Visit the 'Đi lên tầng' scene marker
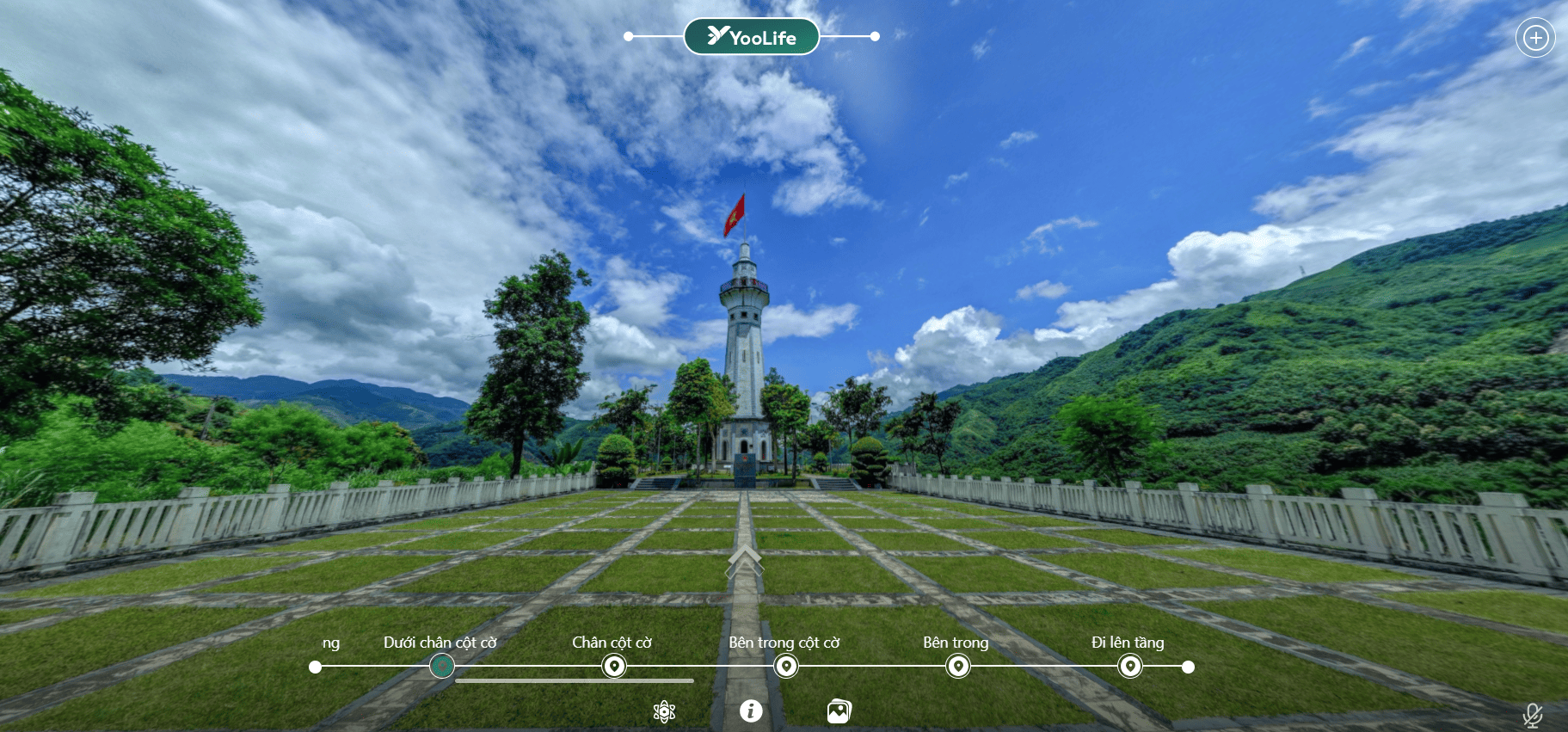This screenshot has height=732, width=1568. tap(1129, 666)
